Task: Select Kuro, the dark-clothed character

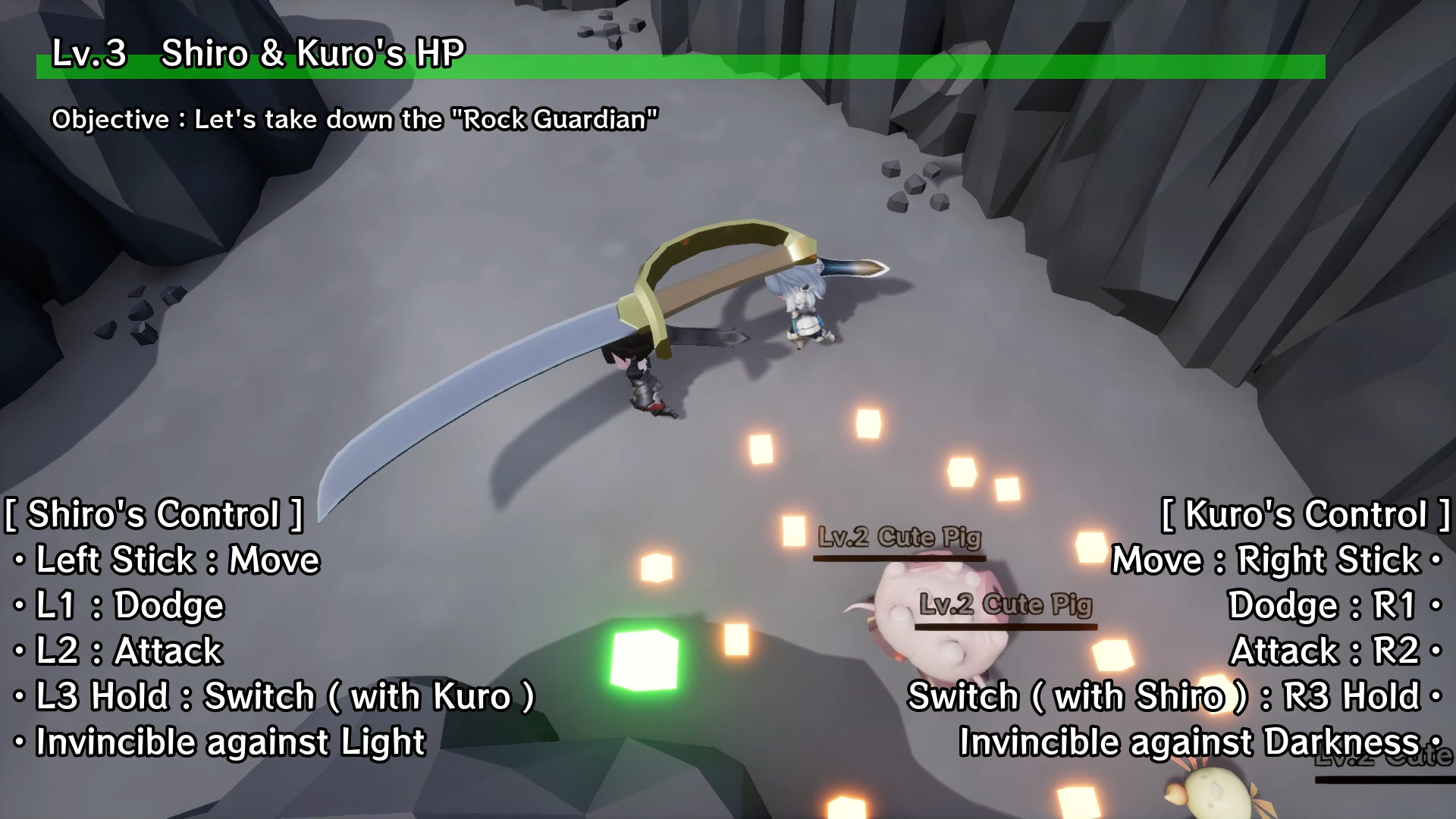Action: tap(641, 379)
